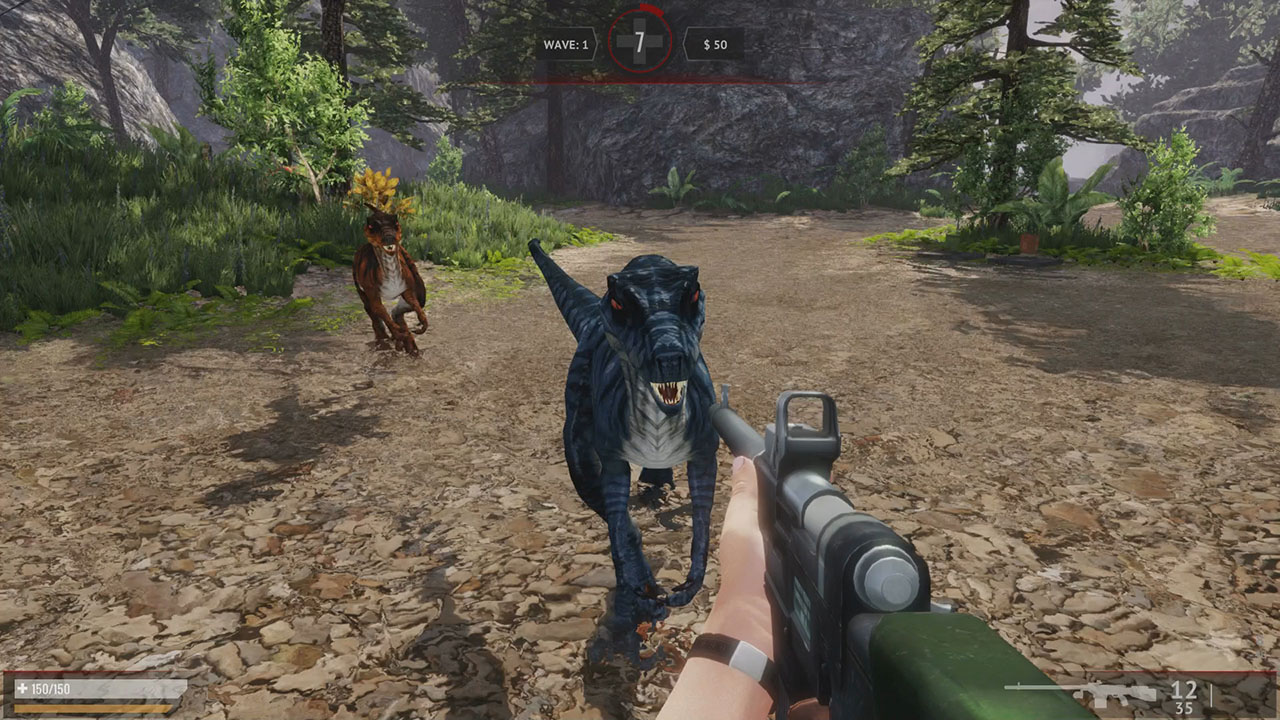Click the 150/150 health readout

[x=50, y=688]
